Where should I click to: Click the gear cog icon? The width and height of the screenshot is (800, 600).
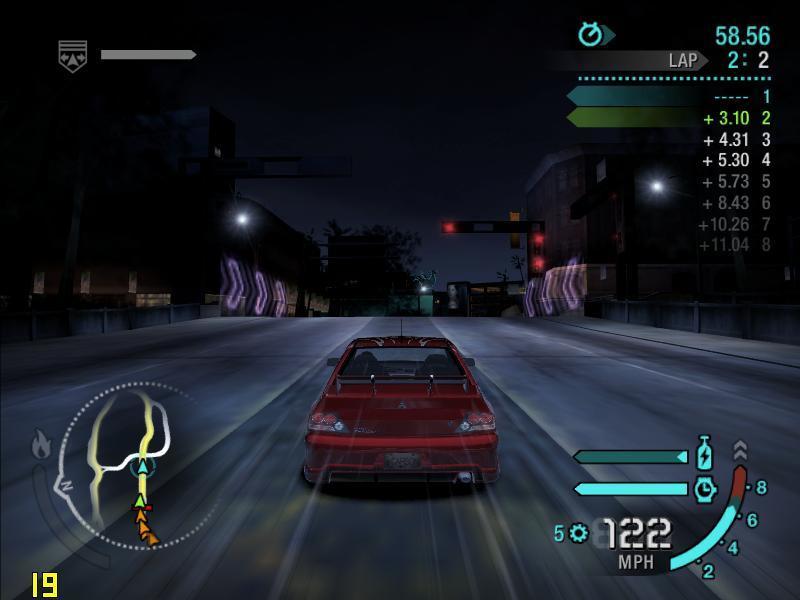(x=578, y=533)
